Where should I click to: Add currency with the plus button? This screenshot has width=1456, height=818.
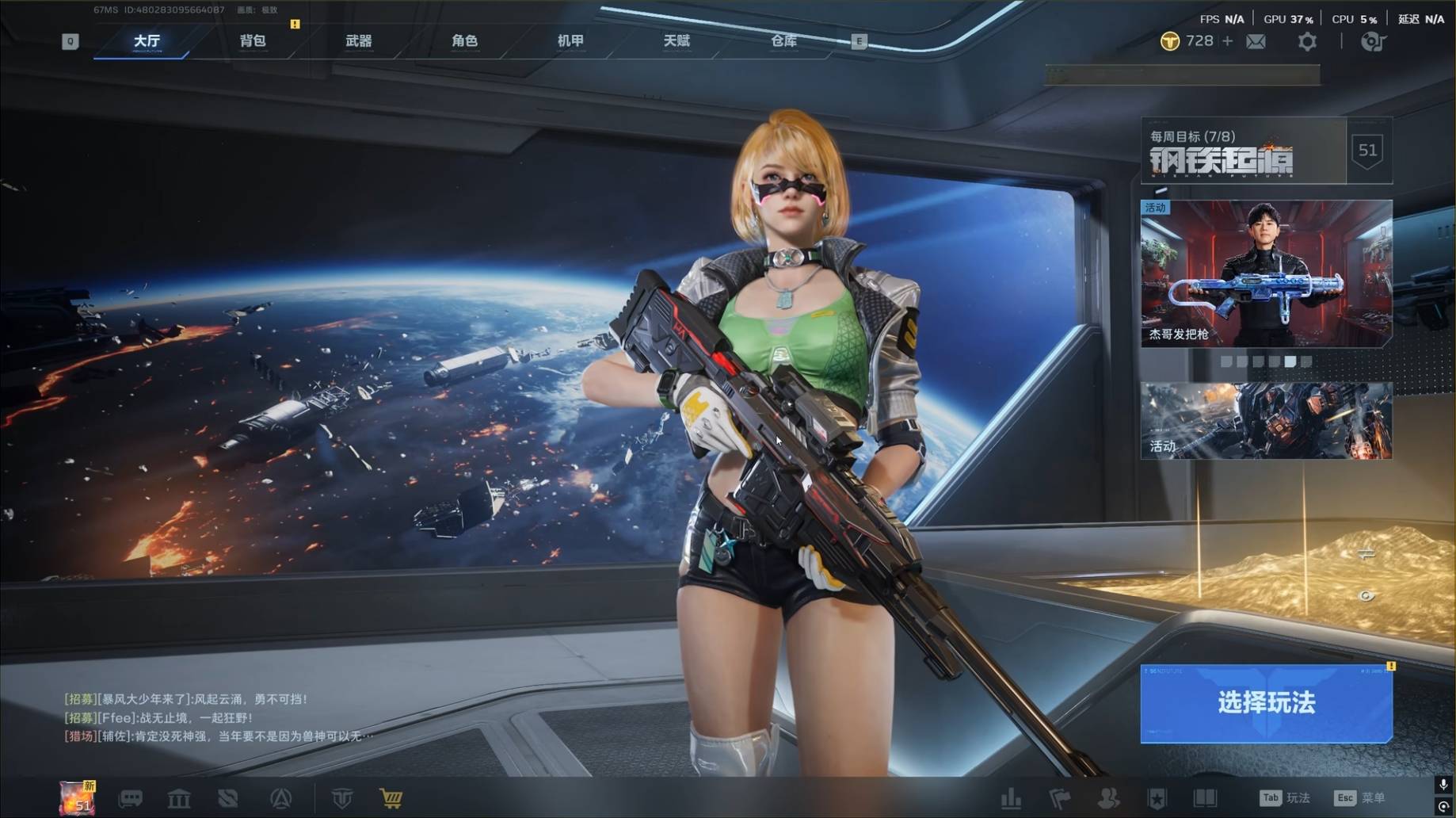pyautogui.click(x=1228, y=40)
